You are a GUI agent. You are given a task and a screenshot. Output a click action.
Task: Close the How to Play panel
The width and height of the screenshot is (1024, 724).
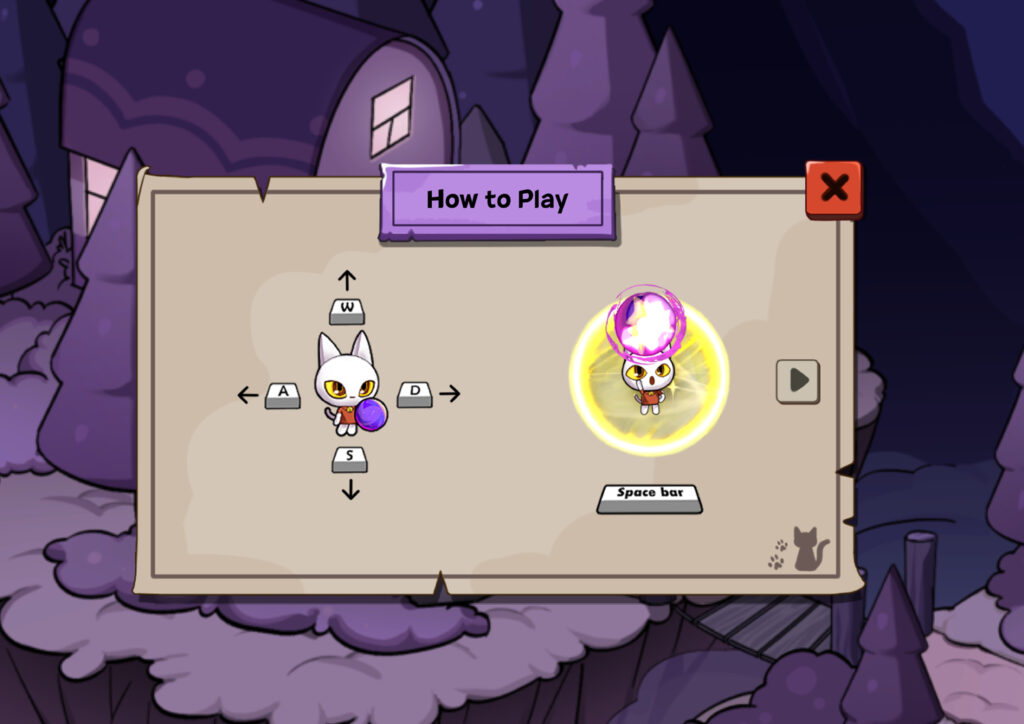[833, 188]
